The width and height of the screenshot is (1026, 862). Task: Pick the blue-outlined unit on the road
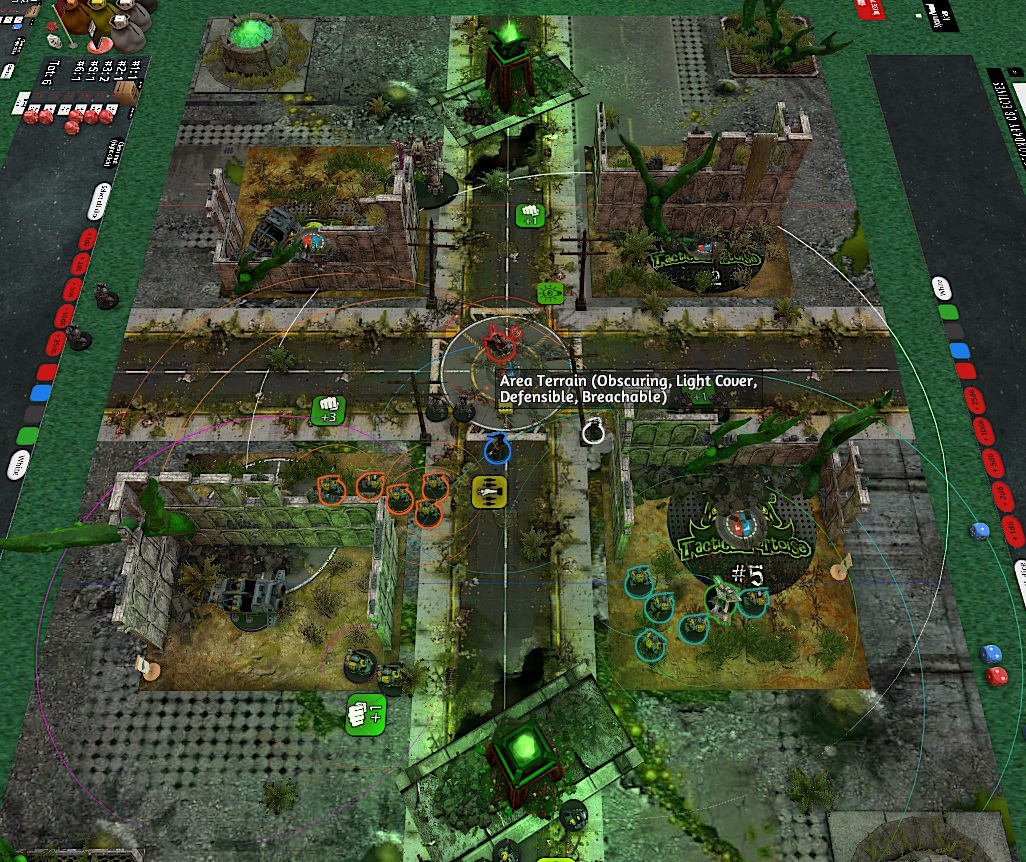point(496,448)
